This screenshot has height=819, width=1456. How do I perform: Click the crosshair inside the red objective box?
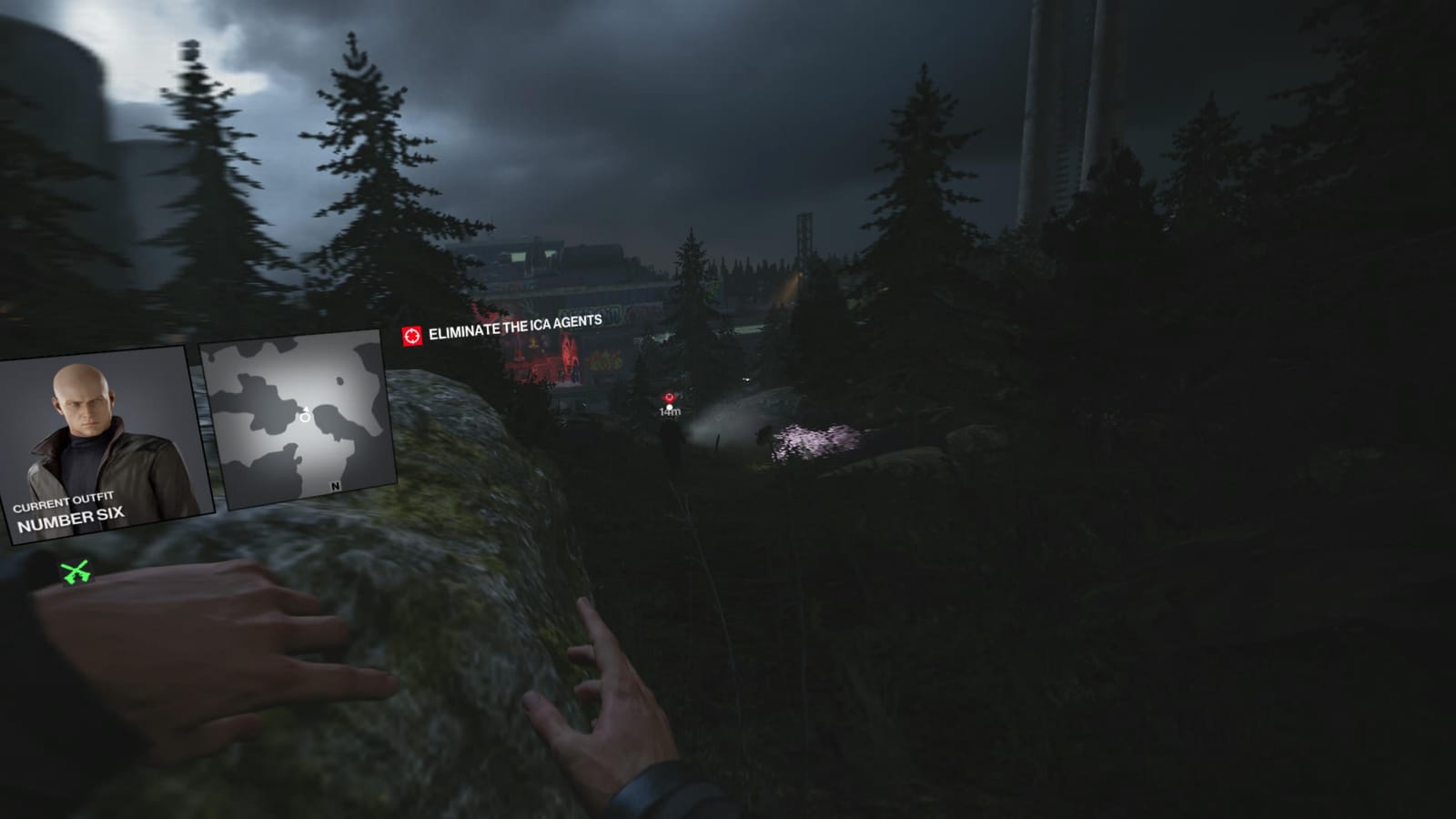[414, 336]
